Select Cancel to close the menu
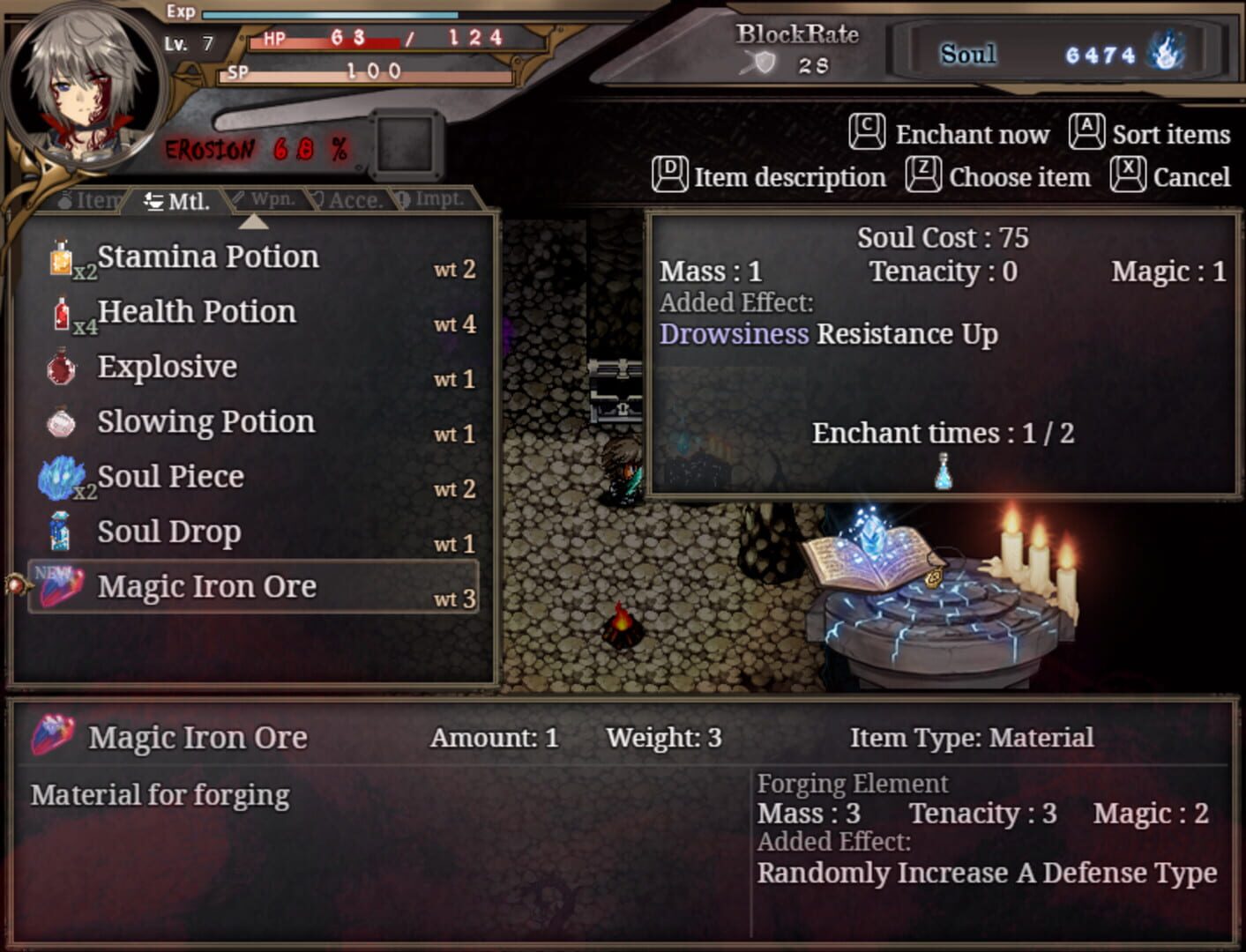 pos(1191,176)
